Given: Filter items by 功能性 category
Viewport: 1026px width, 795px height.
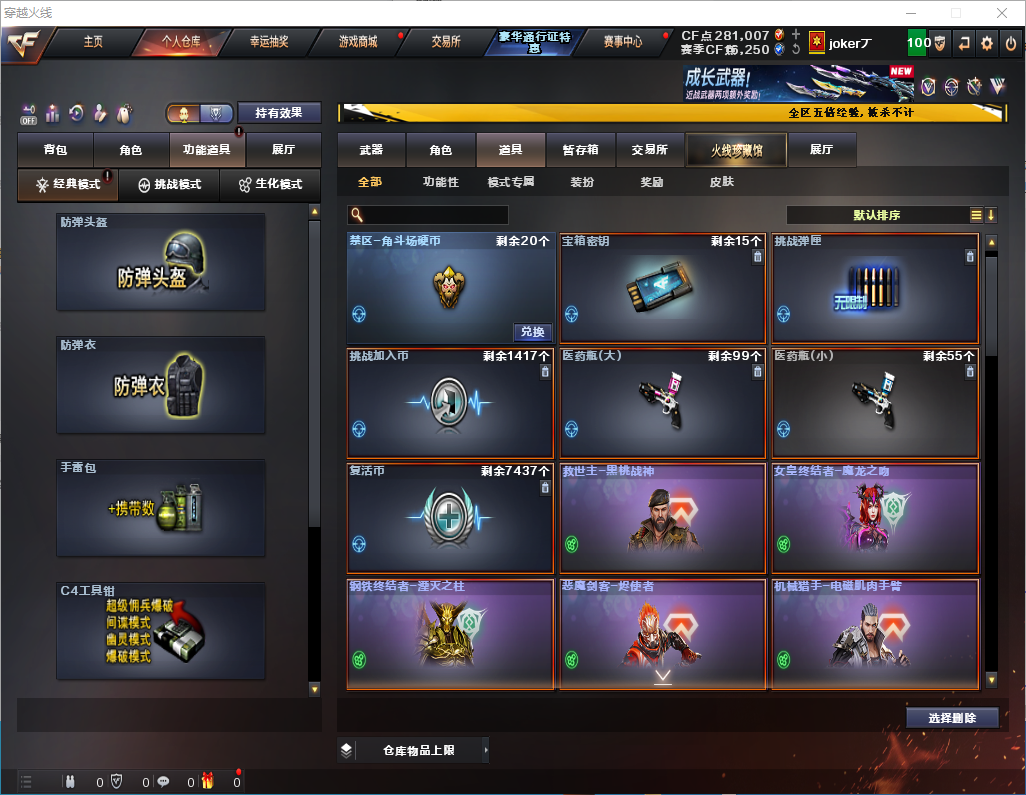Looking at the screenshot, I should coord(440,182).
